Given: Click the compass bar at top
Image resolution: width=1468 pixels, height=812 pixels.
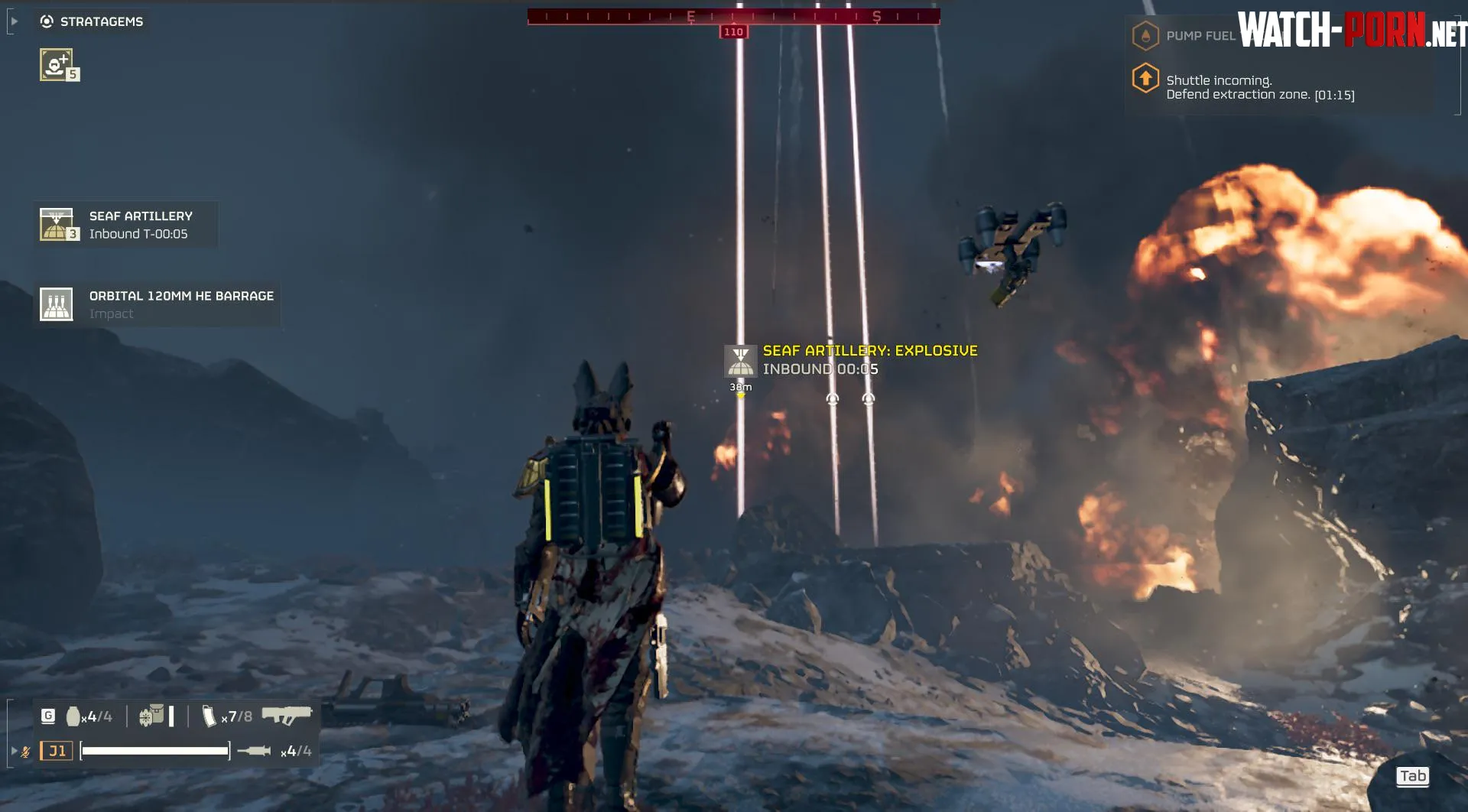Looking at the screenshot, I should [x=733, y=16].
